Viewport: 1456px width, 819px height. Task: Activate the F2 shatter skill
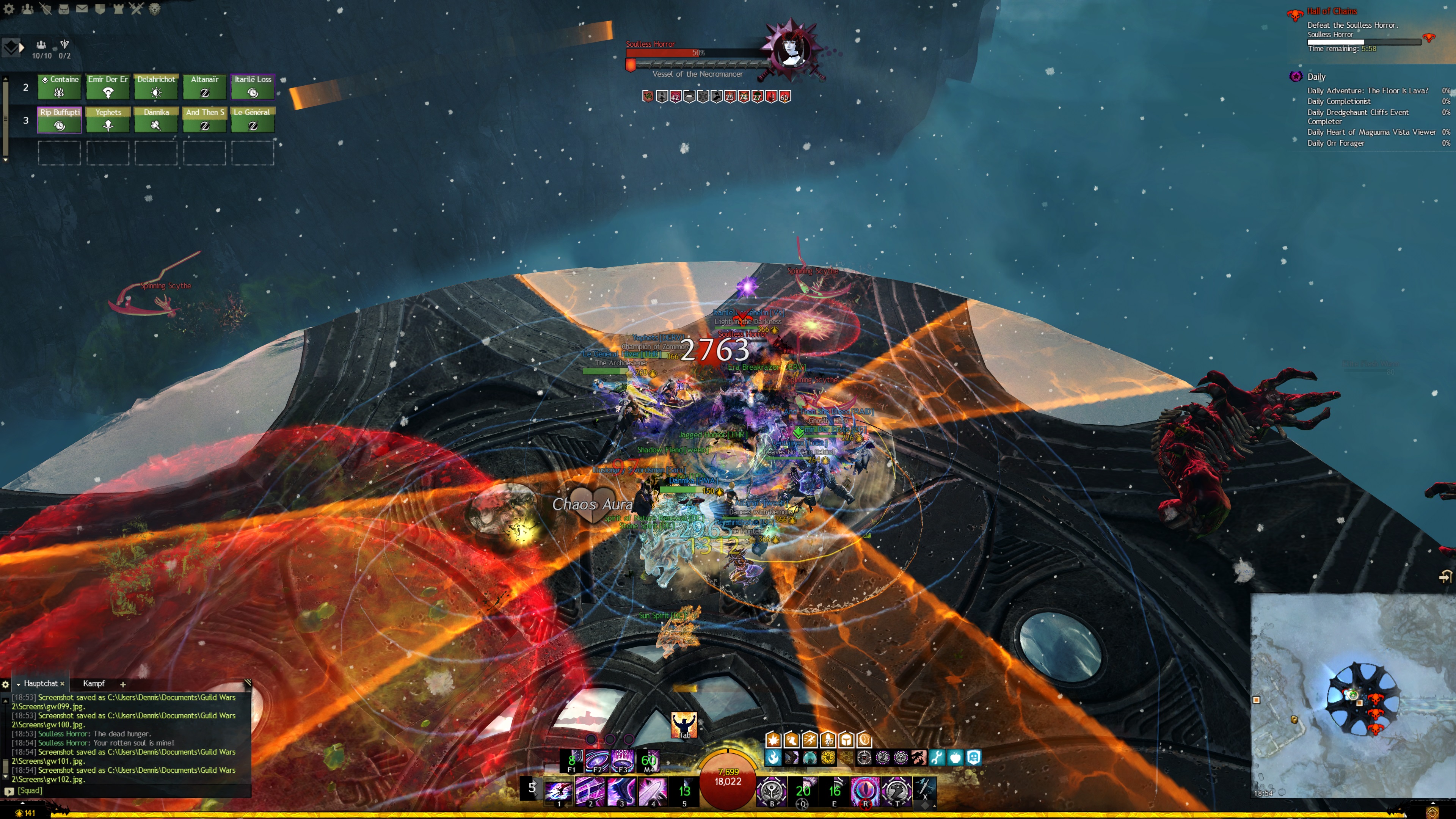[x=596, y=761]
